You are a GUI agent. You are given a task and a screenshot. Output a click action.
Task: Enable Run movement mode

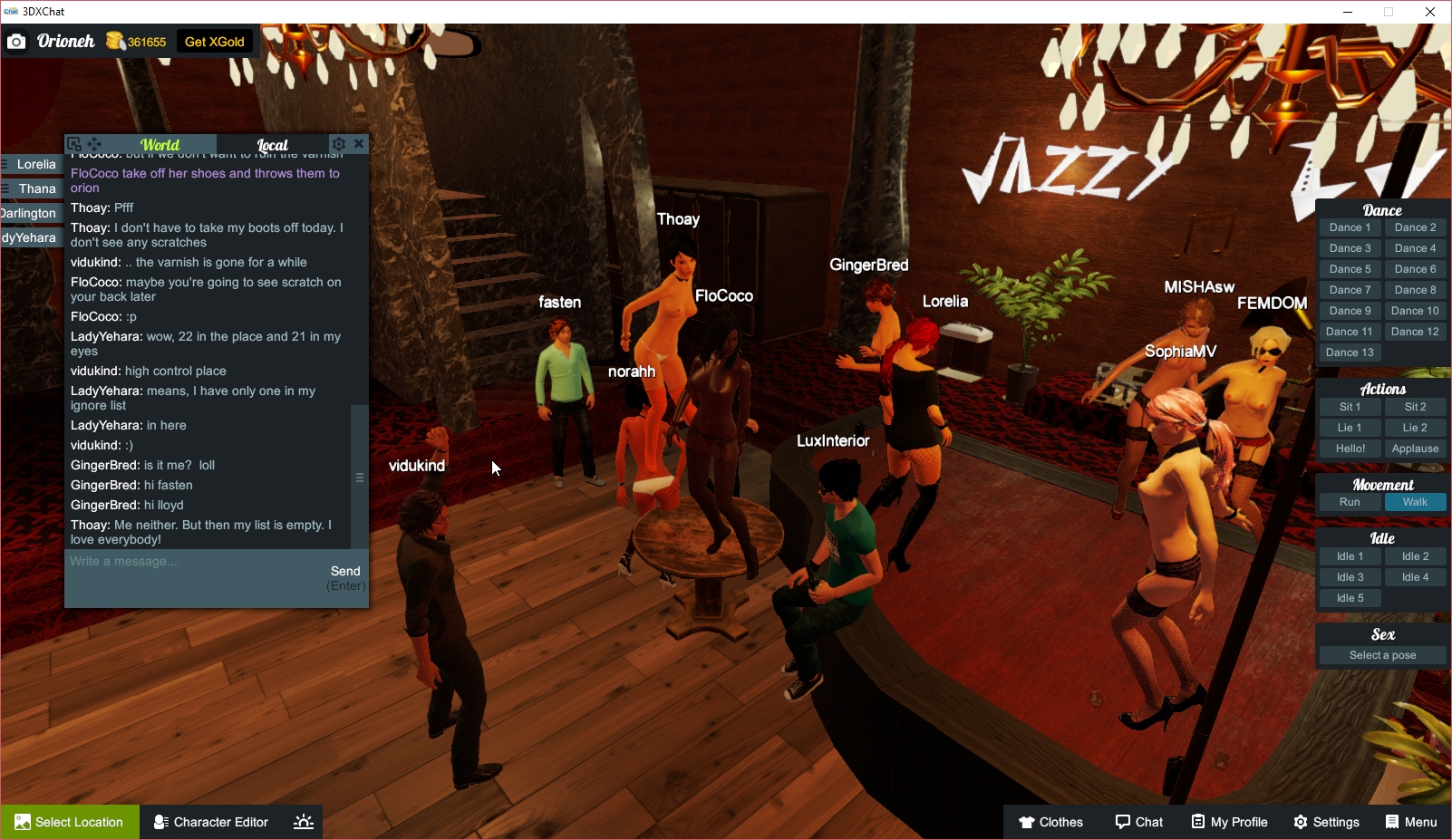[x=1350, y=501]
